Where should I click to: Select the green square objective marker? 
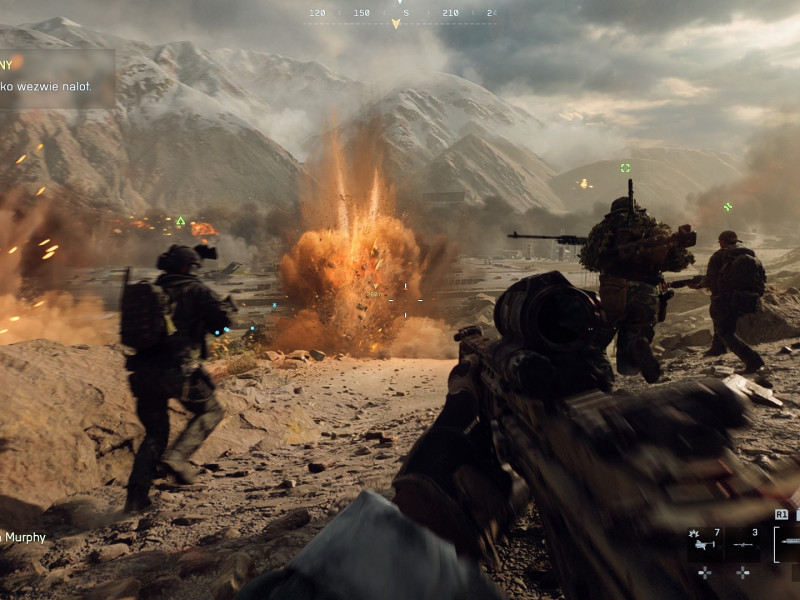[625, 168]
